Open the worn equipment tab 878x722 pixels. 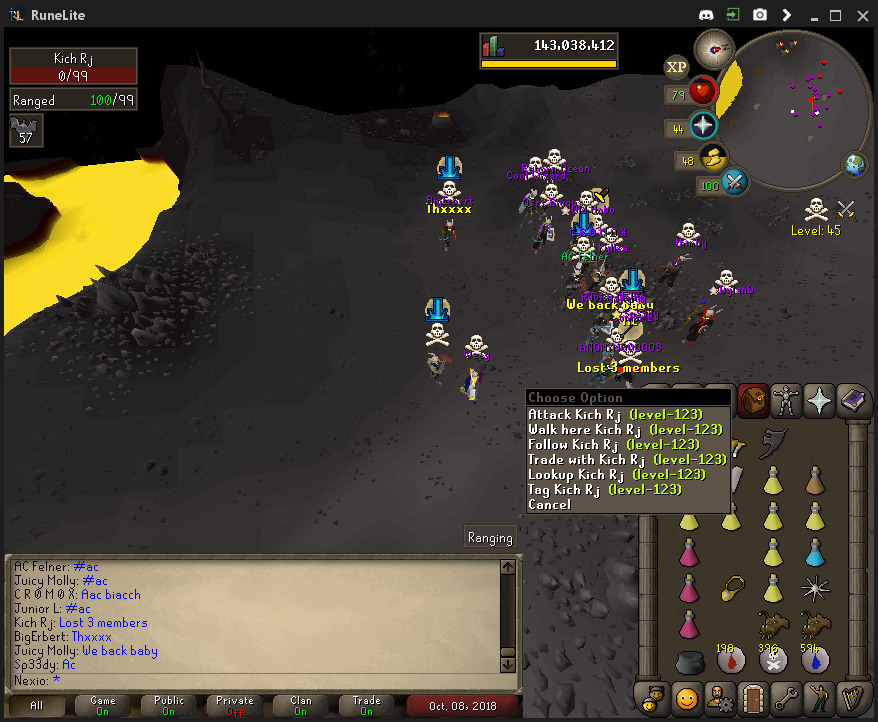(786, 400)
